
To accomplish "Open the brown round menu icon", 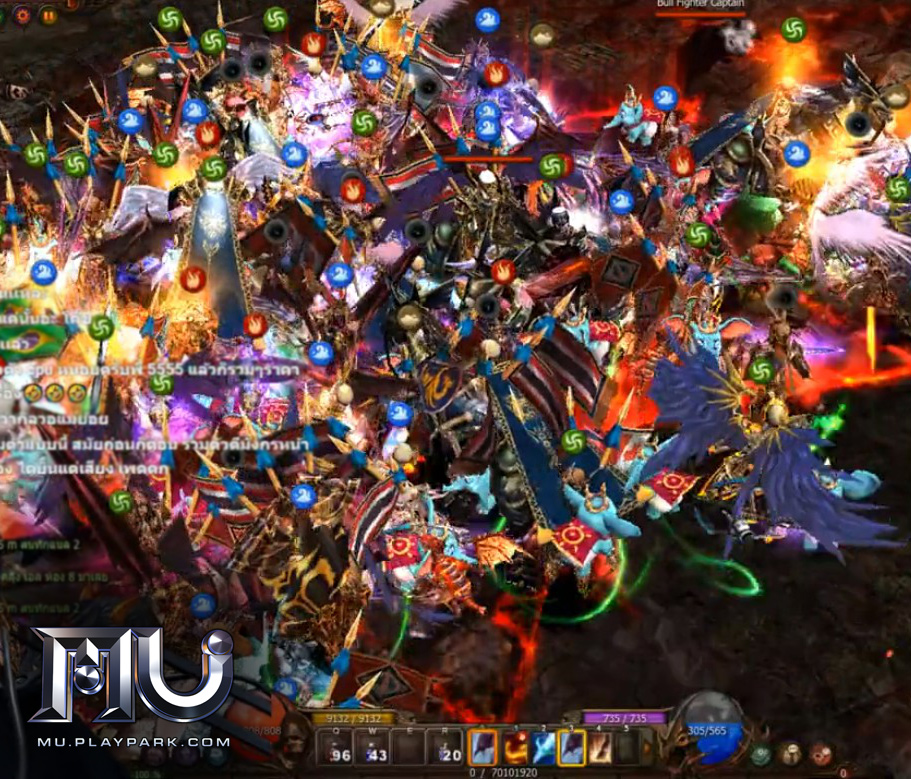I will (792, 752).
